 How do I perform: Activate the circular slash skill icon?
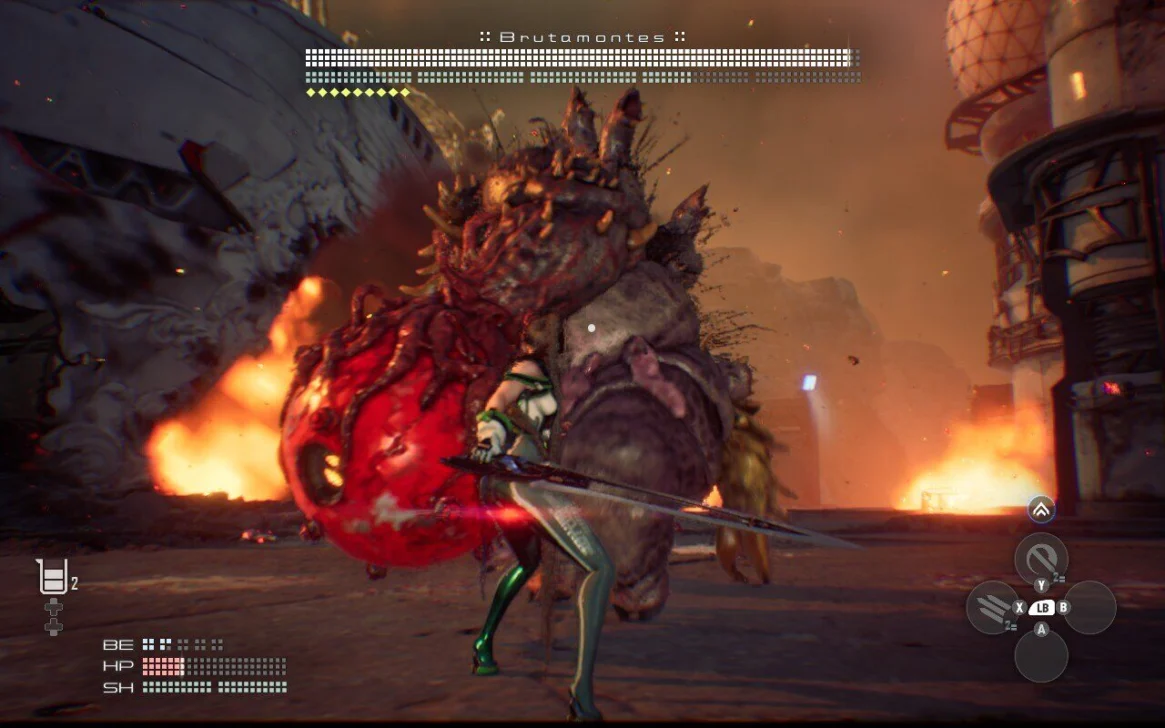[1040, 558]
